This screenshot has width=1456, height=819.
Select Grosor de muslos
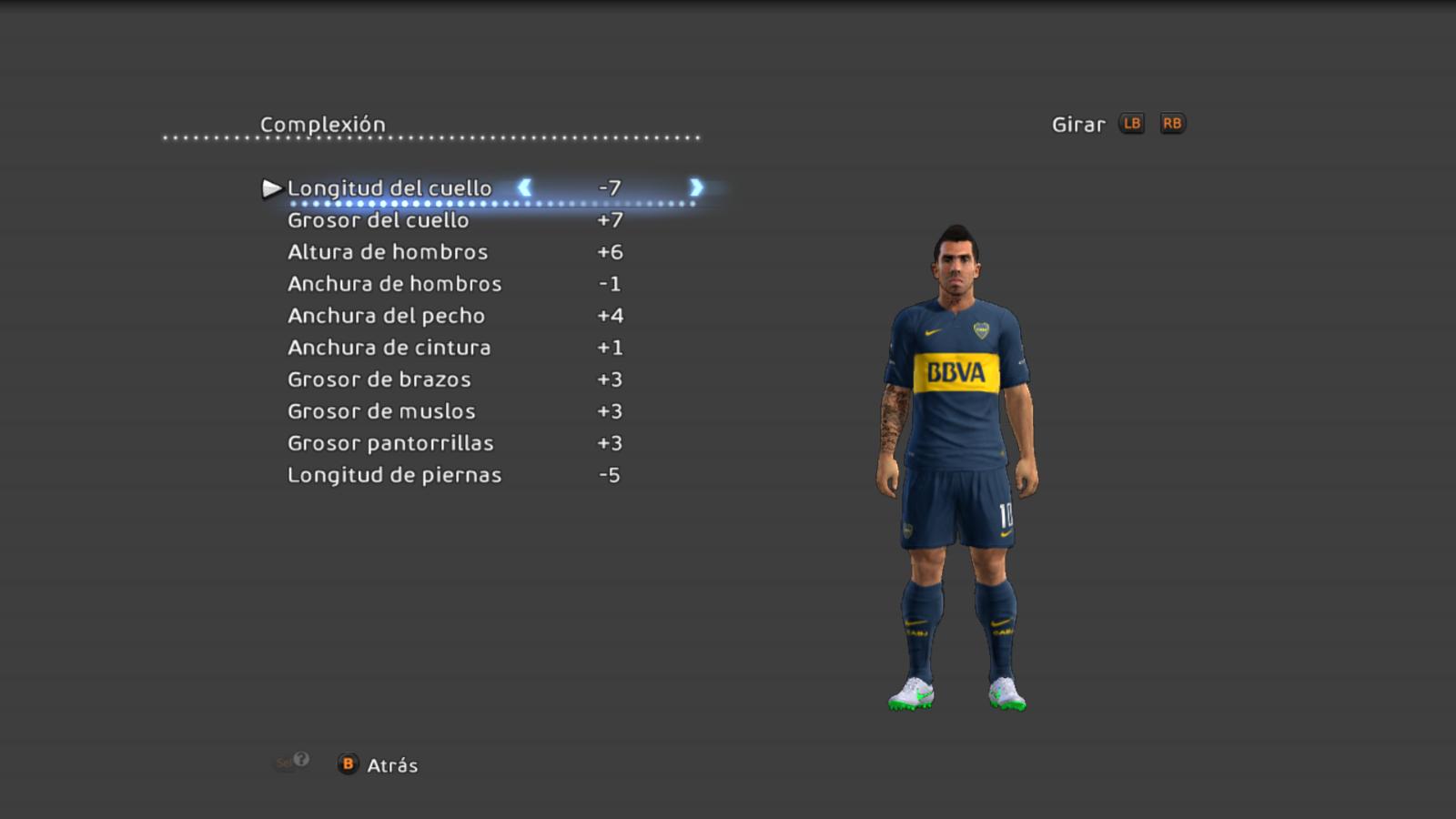click(x=381, y=411)
